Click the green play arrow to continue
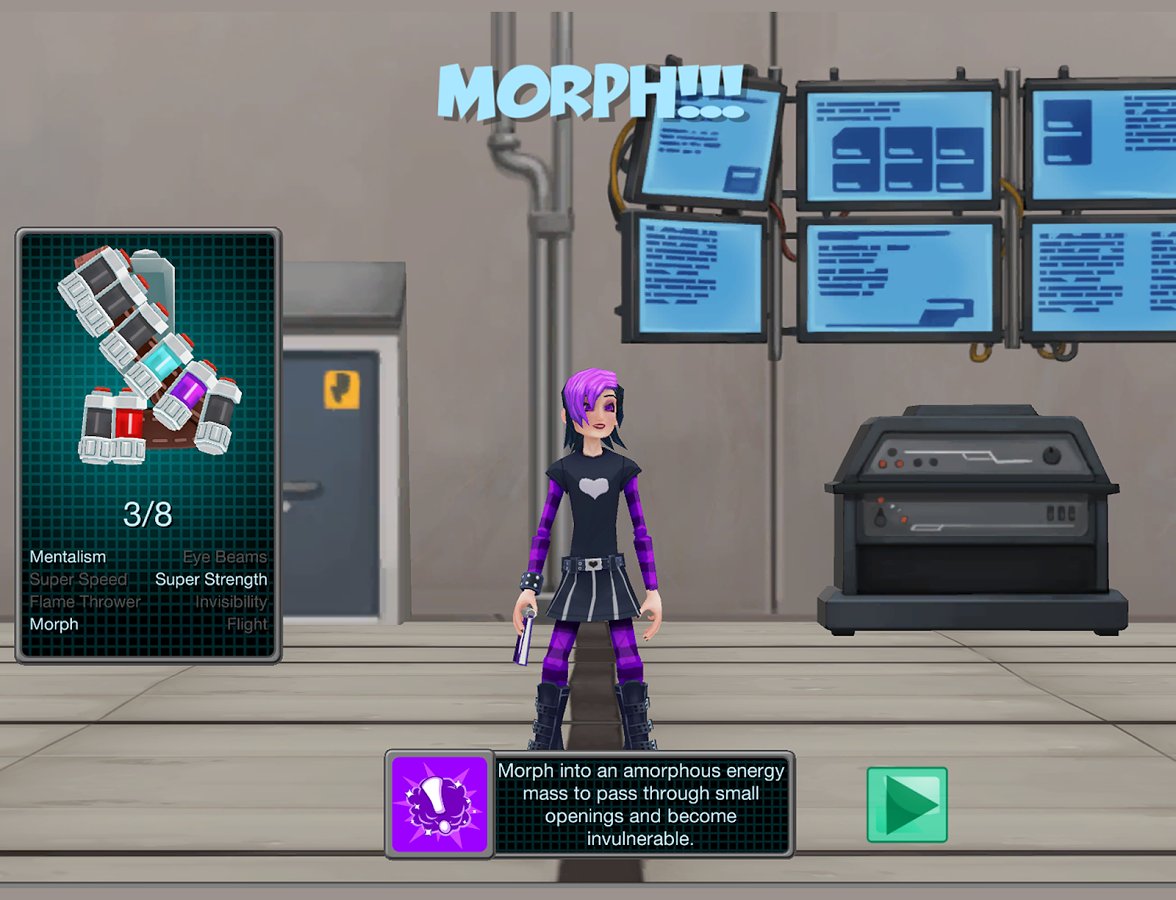The image size is (1176, 900). pyautogui.click(x=907, y=804)
